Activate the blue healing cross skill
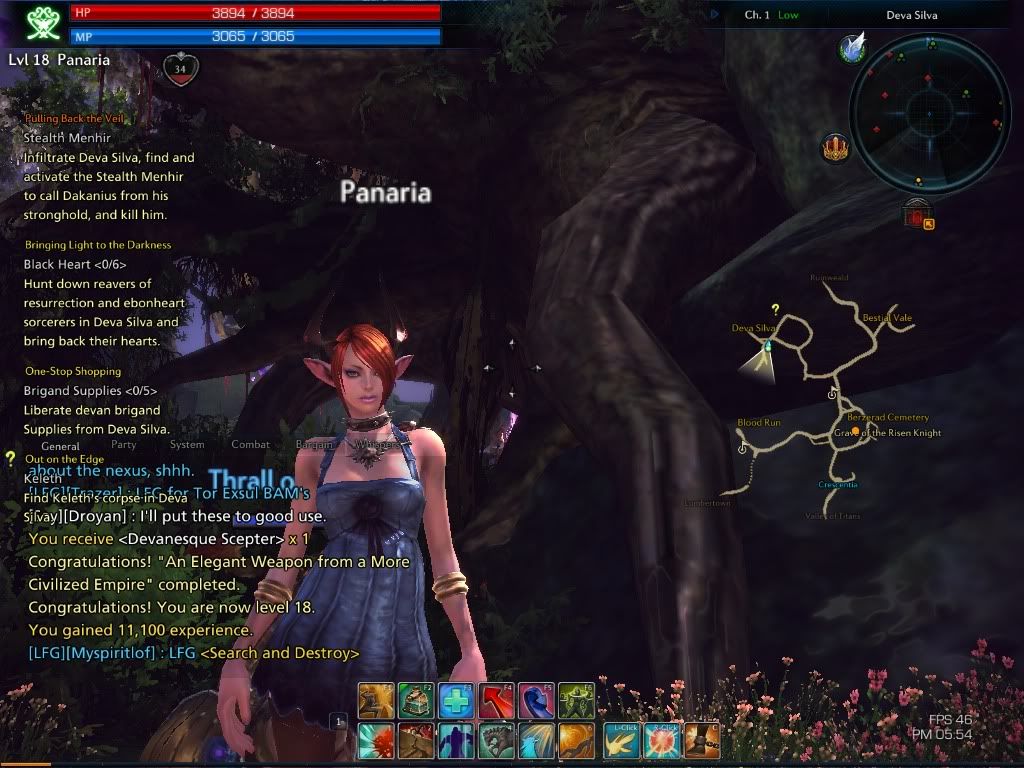 [456, 700]
